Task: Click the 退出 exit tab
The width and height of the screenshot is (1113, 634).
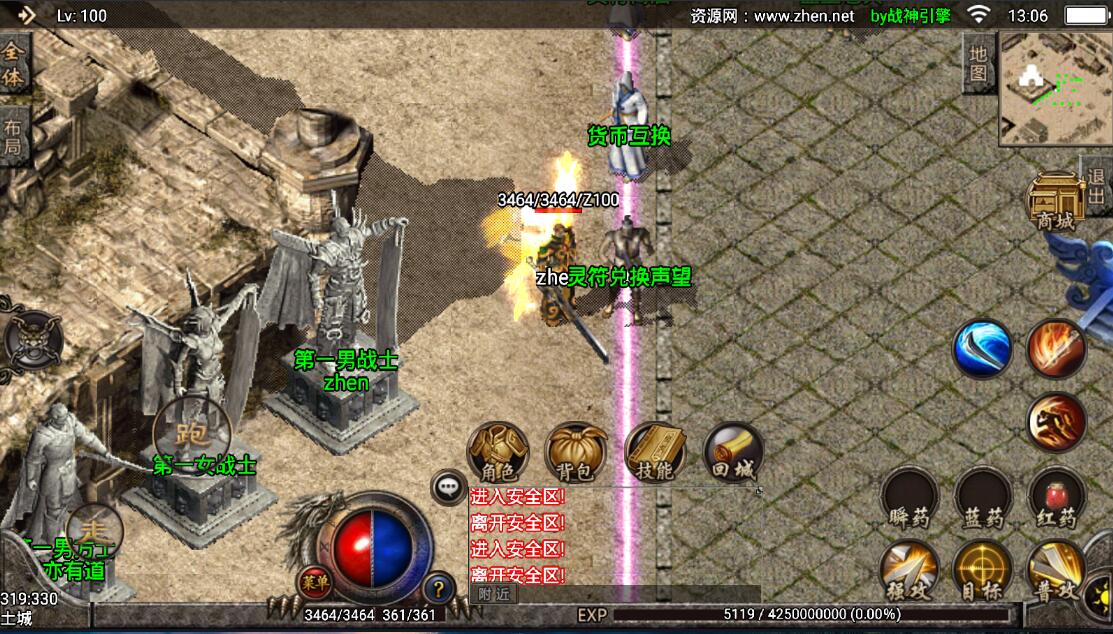Action: pyautogui.click(x=1097, y=186)
